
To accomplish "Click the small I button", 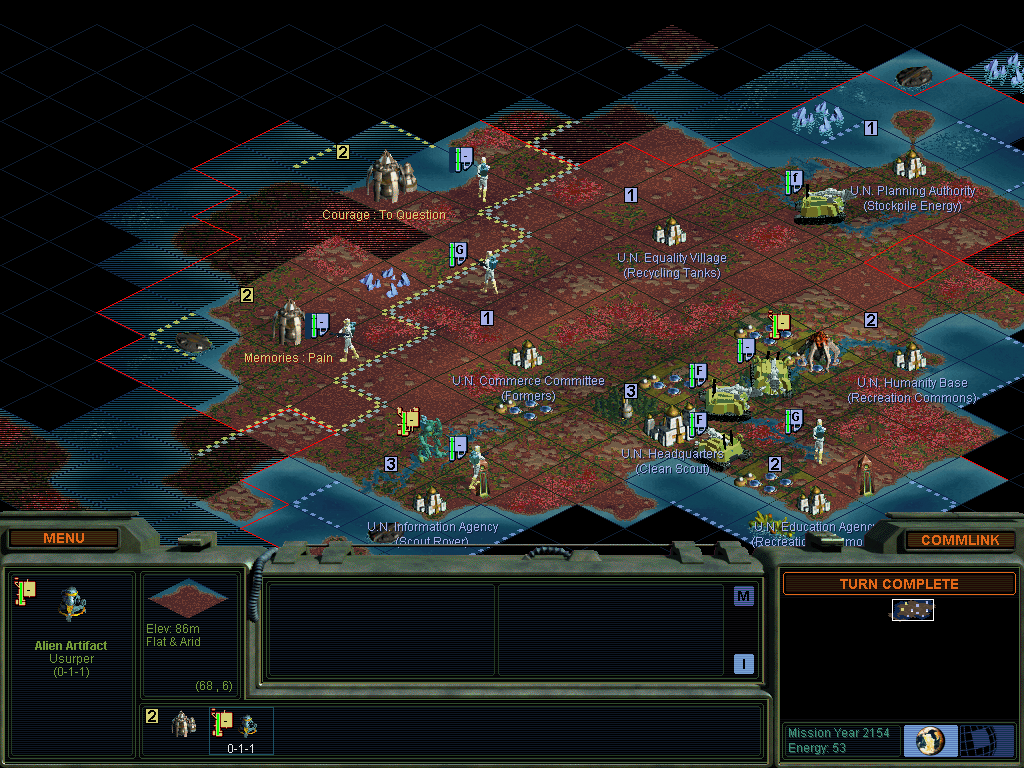I will click(x=743, y=664).
